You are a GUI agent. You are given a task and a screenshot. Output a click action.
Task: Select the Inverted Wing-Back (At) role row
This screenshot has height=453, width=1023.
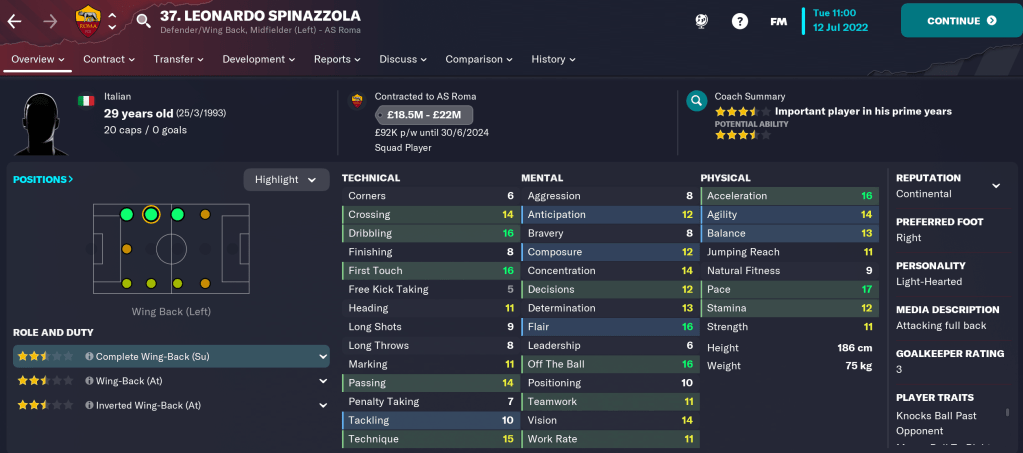coord(170,405)
